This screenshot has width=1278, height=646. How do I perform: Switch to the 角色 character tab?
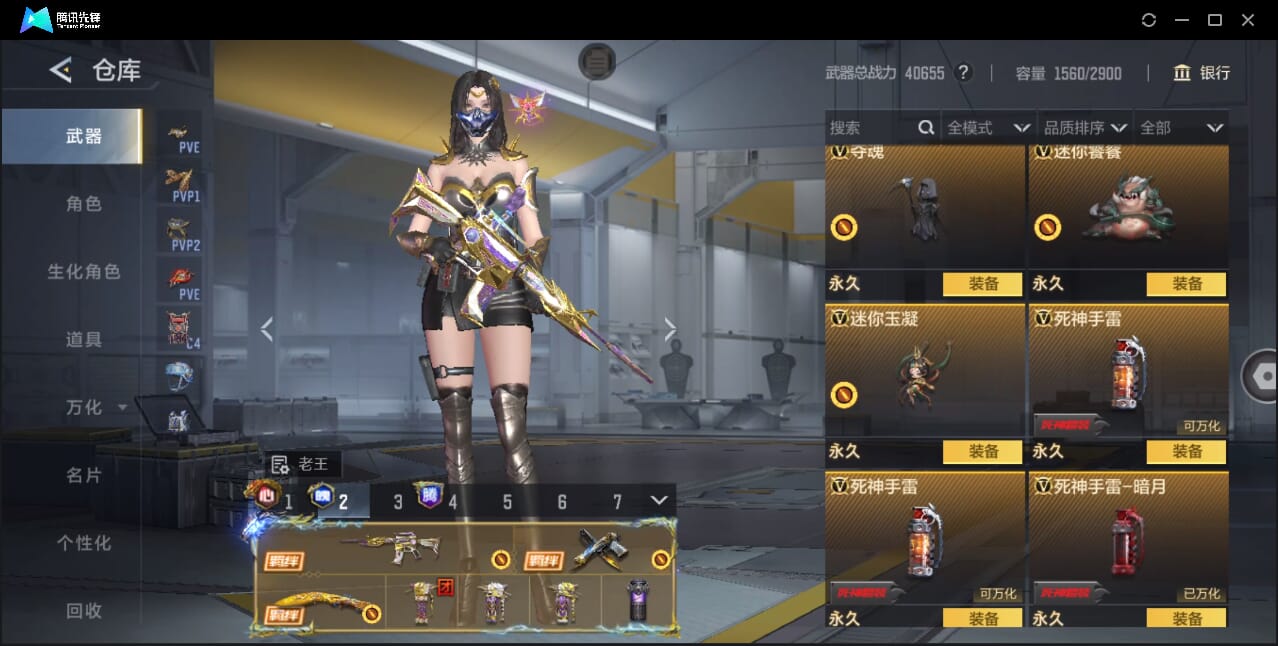coord(84,204)
